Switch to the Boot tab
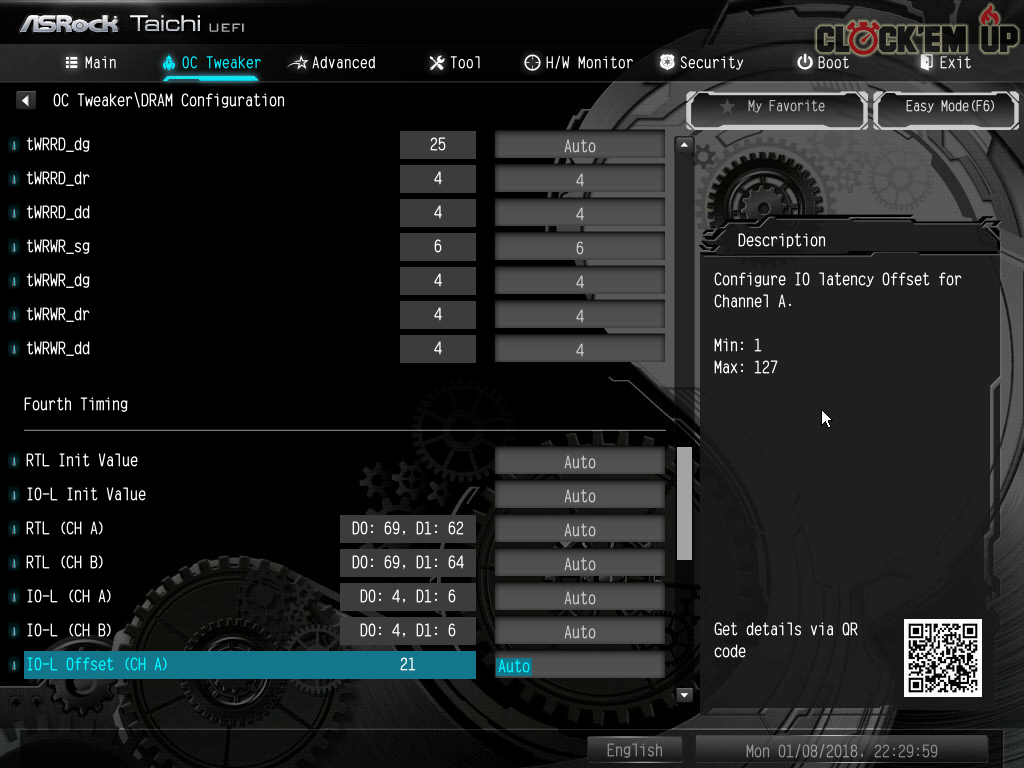1024x768 pixels. [823, 63]
